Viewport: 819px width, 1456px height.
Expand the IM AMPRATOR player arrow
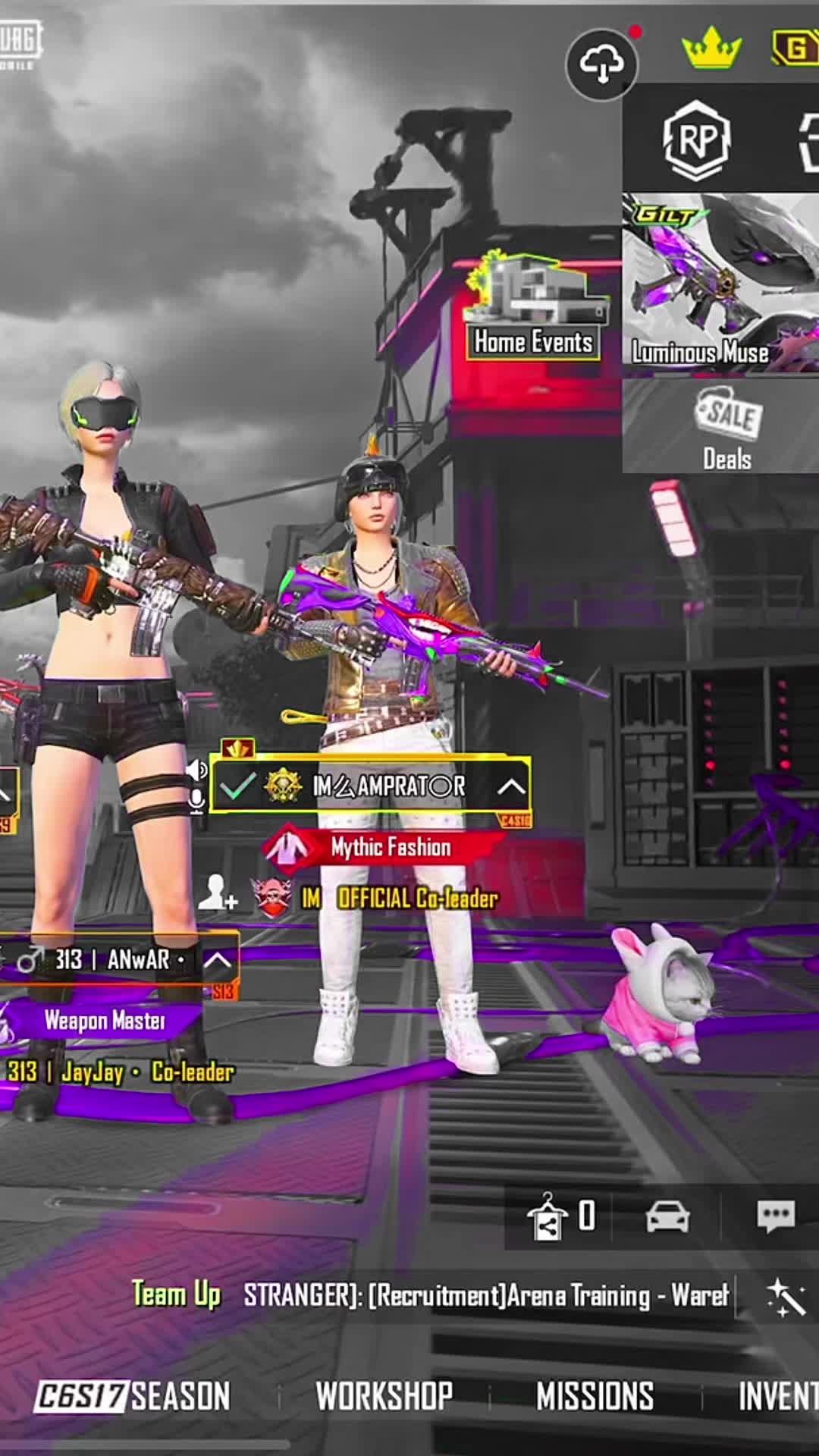[511, 786]
